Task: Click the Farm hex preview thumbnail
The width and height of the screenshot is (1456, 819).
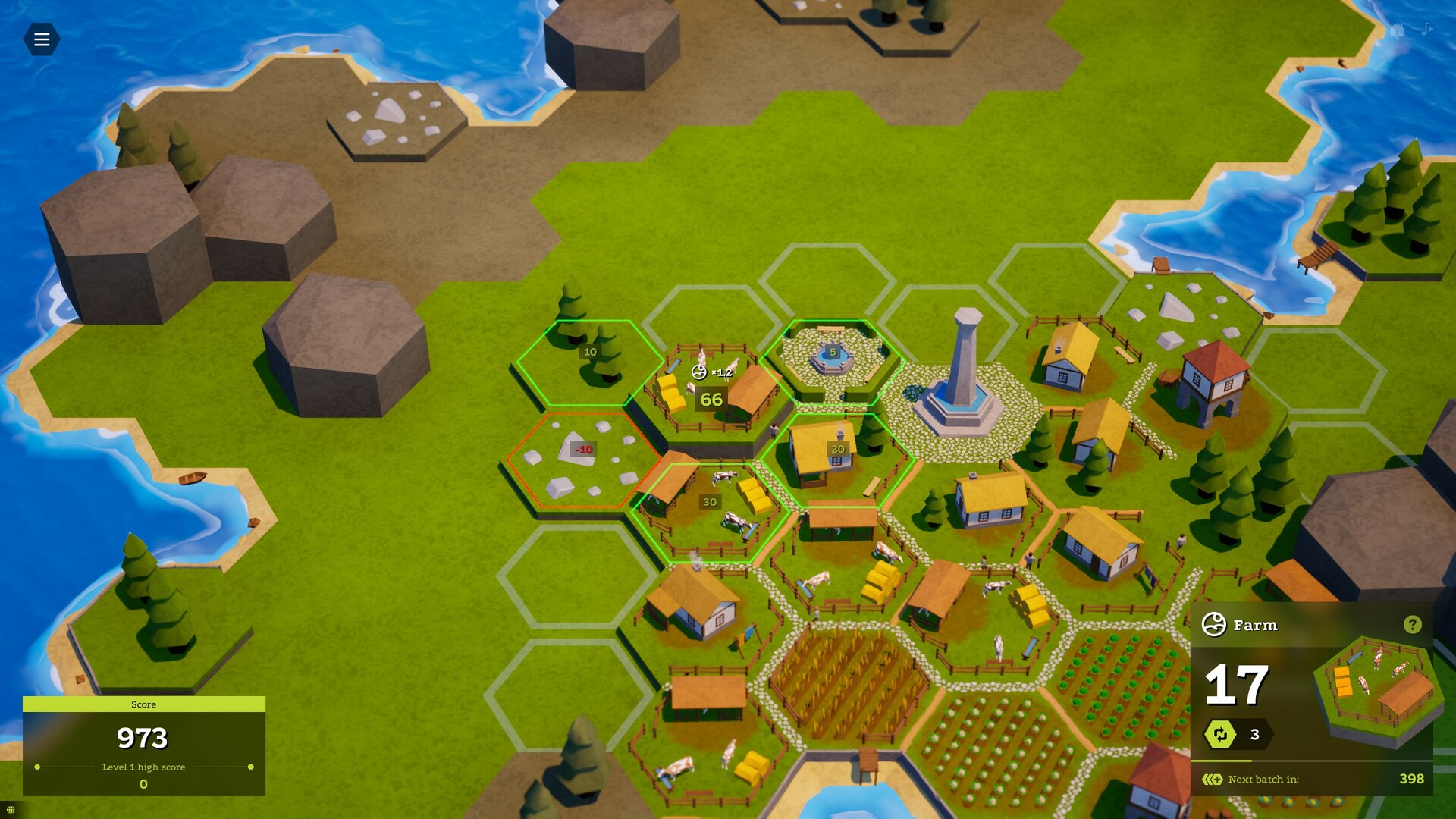Action: [1380, 690]
